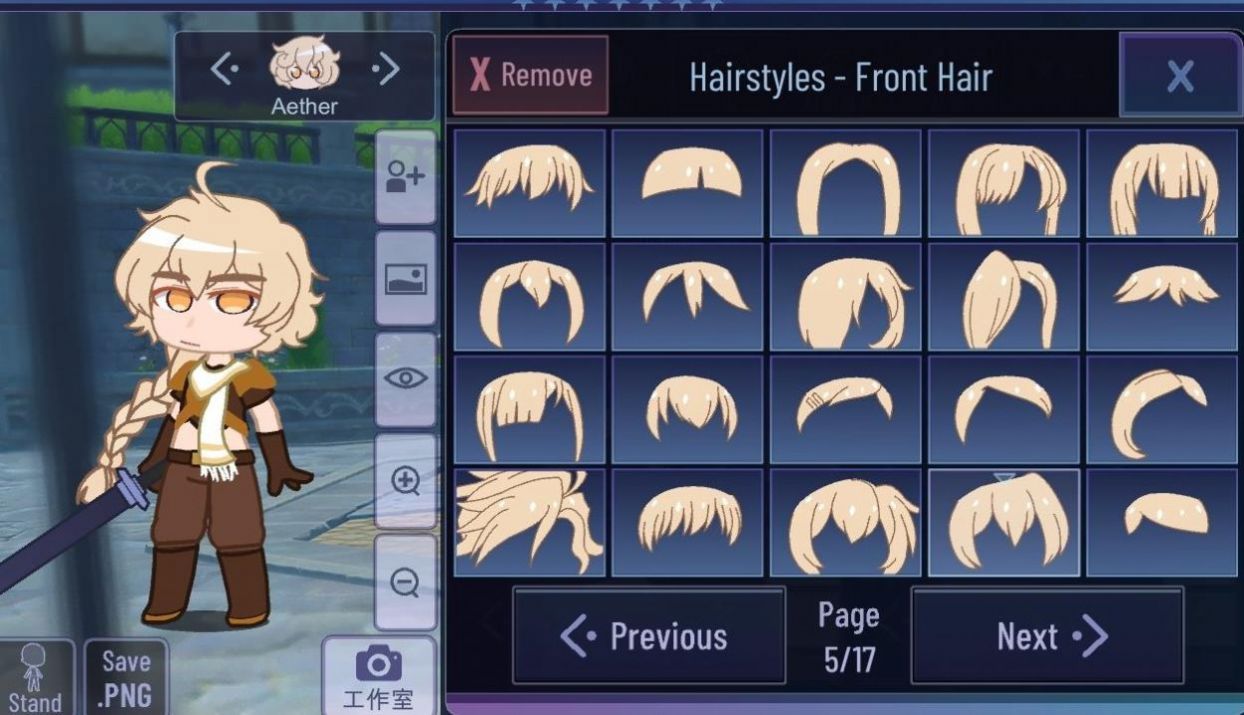
Task: Choose the messy windswept hairstyle thumbnail
Action: pyautogui.click(x=530, y=523)
